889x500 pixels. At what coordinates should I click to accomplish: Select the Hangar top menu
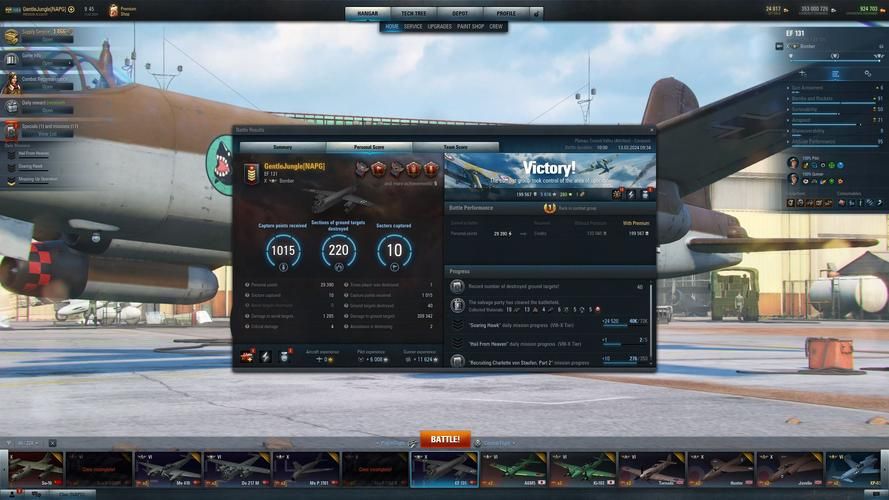pyautogui.click(x=366, y=14)
